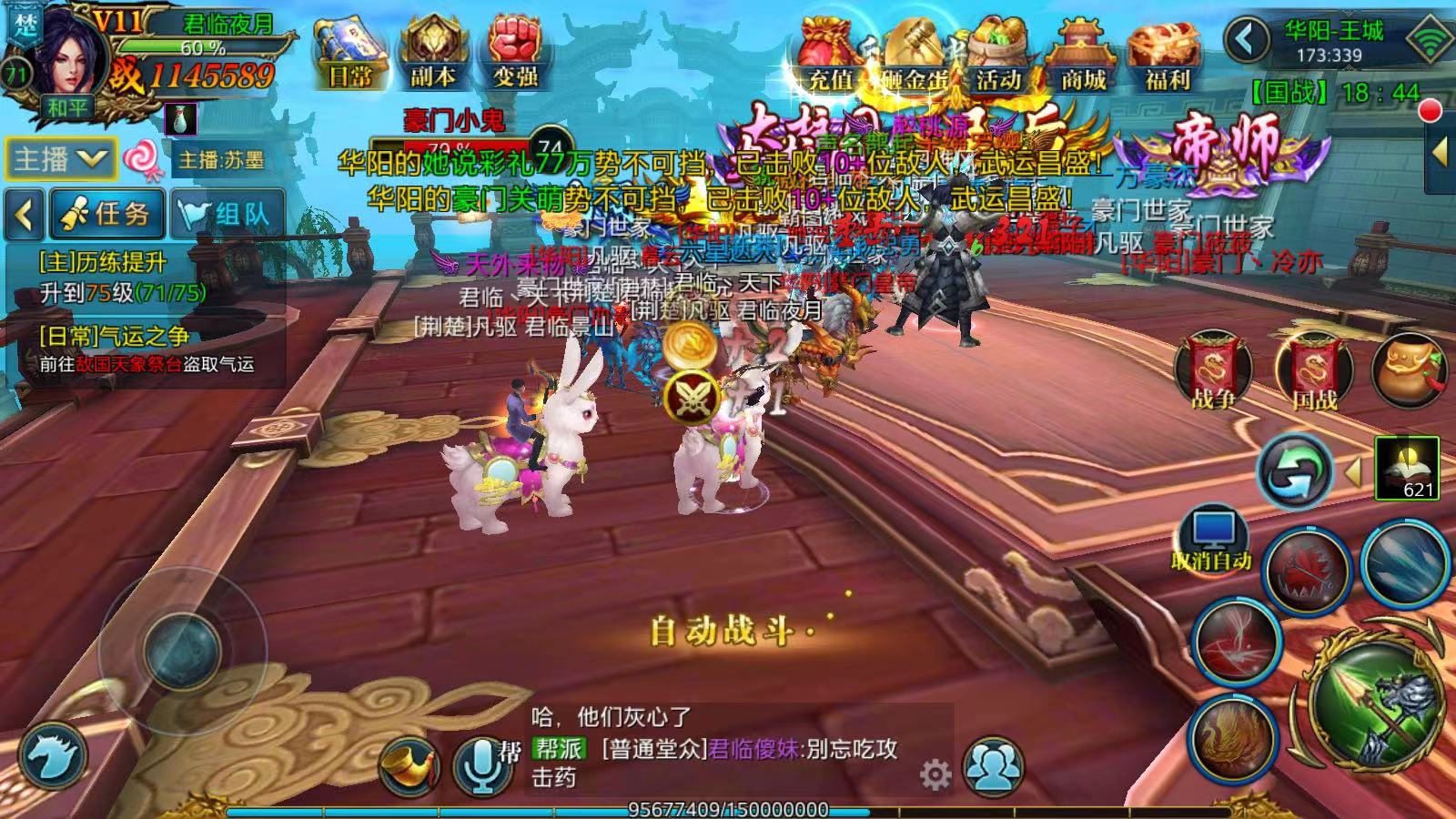The image size is (1456, 819).
Task: Open the 日常 daily menu
Action: point(350,55)
